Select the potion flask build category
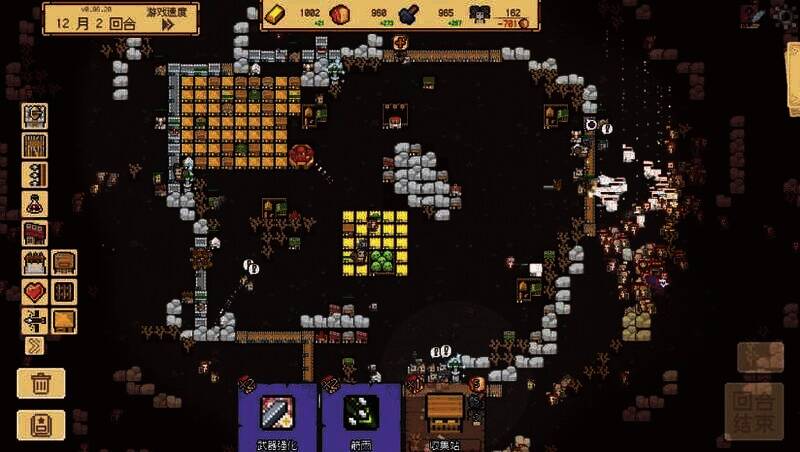This screenshot has width=800, height=452. [35, 204]
